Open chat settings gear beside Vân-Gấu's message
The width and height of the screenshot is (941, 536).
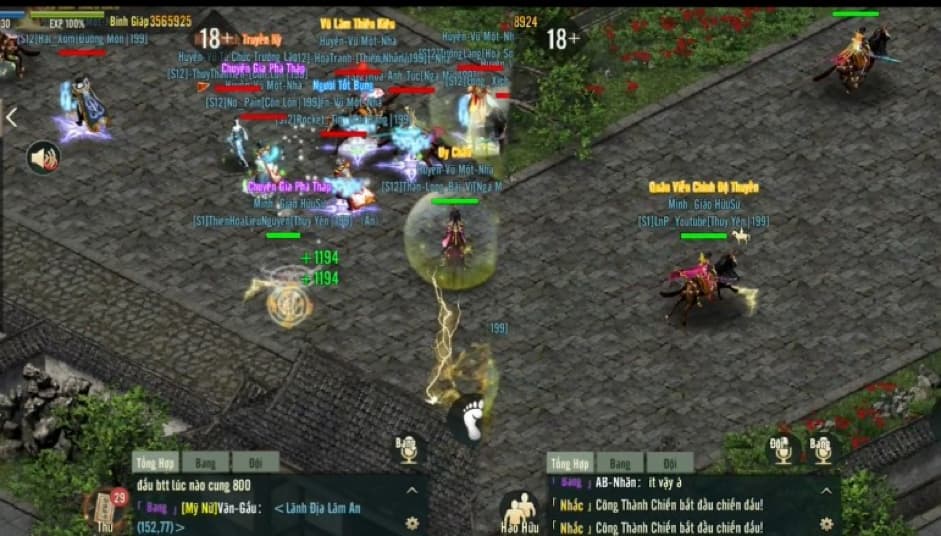pyautogui.click(x=411, y=523)
